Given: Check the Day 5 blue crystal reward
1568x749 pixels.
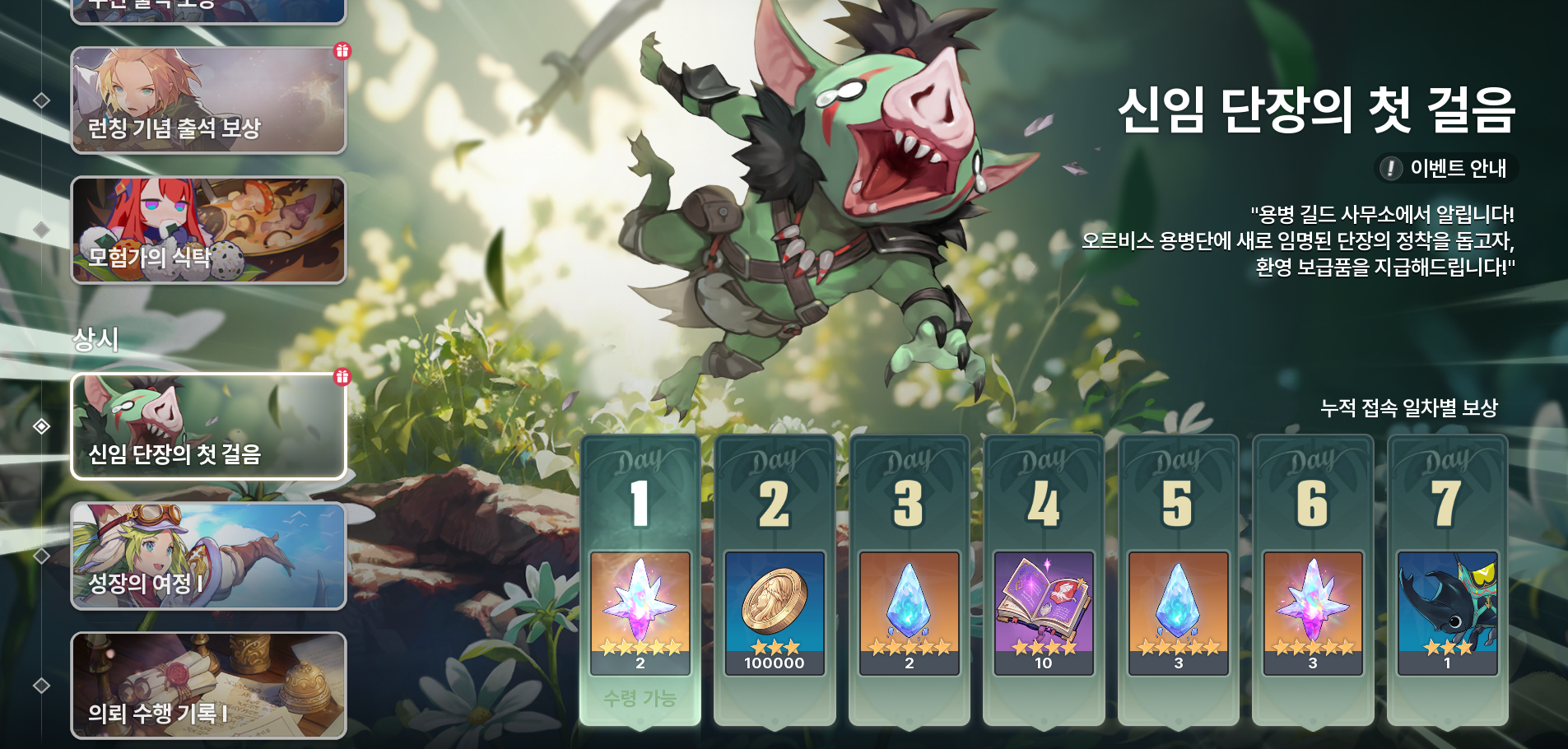Looking at the screenshot, I should (x=1178, y=613).
